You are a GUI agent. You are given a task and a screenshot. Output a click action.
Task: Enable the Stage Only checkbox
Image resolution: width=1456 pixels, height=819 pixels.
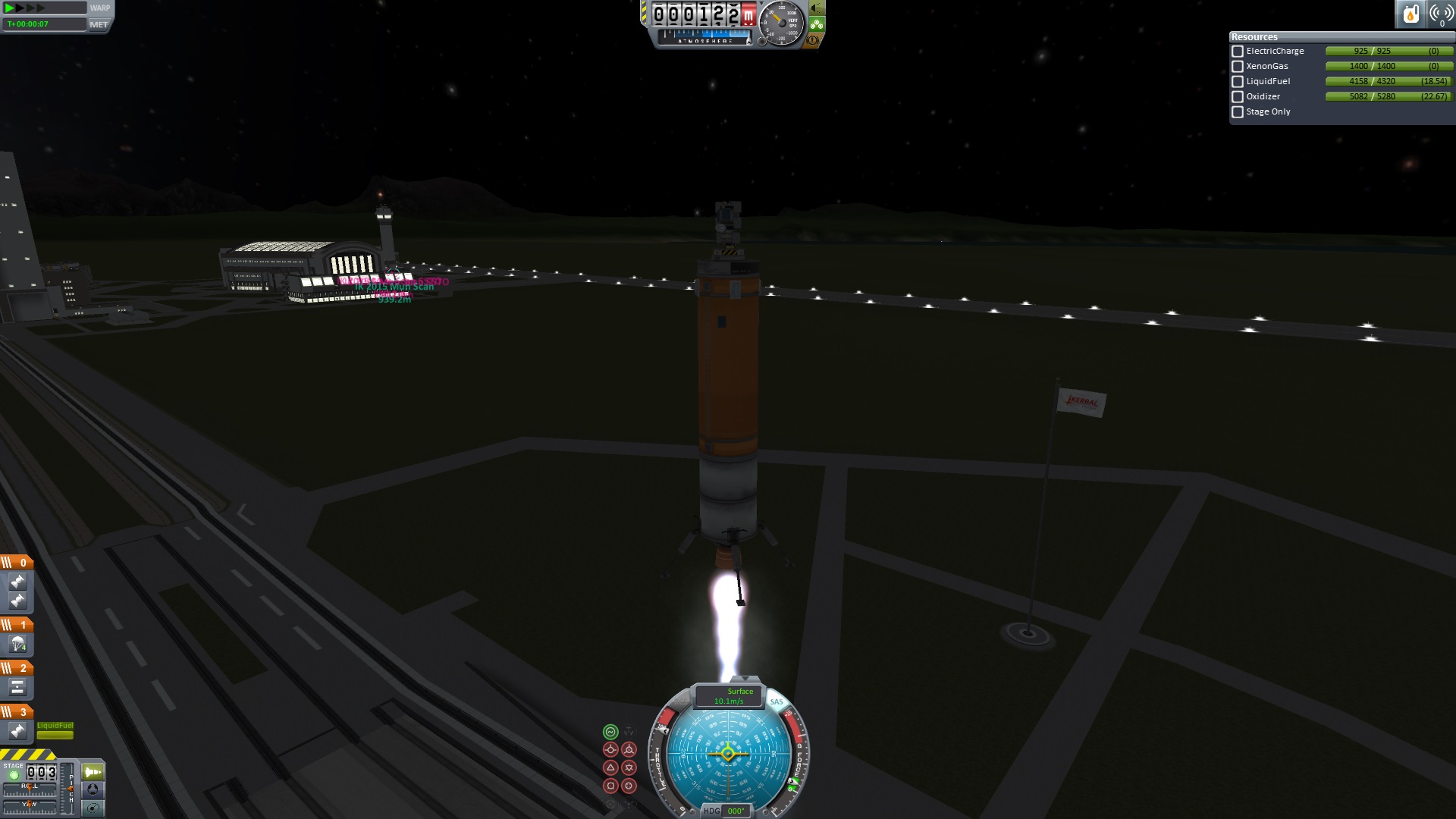pyautogui.click(x=1238, y=112)
